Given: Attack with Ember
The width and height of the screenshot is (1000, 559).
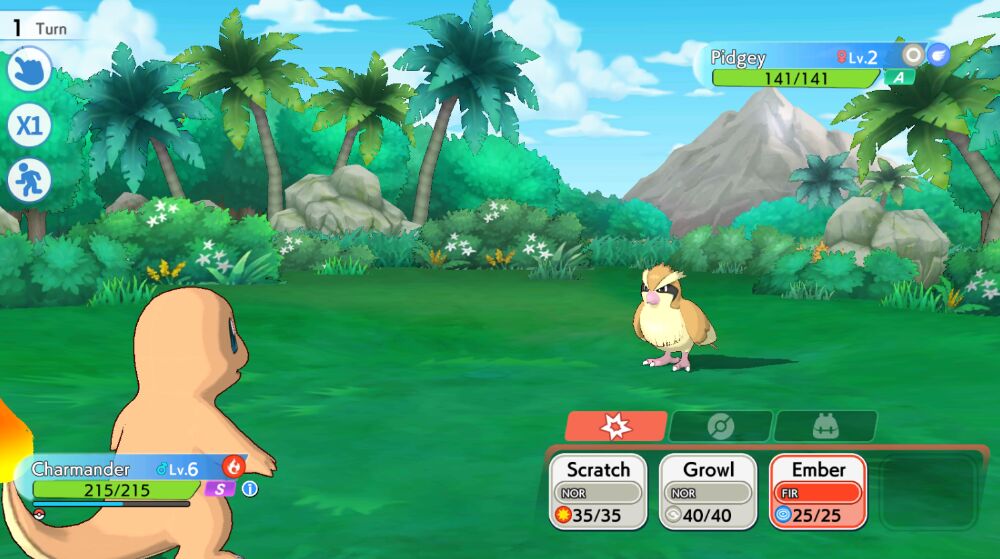Looking at the screenshot, I should click(x=818, y=491).
